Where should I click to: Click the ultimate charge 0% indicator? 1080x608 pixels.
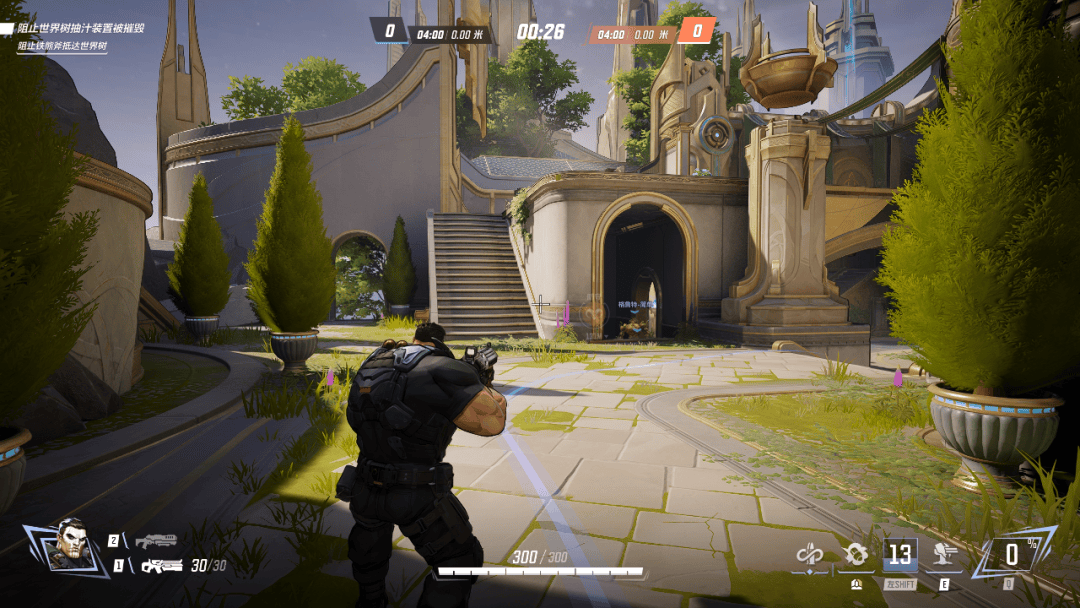[1012, 554]
